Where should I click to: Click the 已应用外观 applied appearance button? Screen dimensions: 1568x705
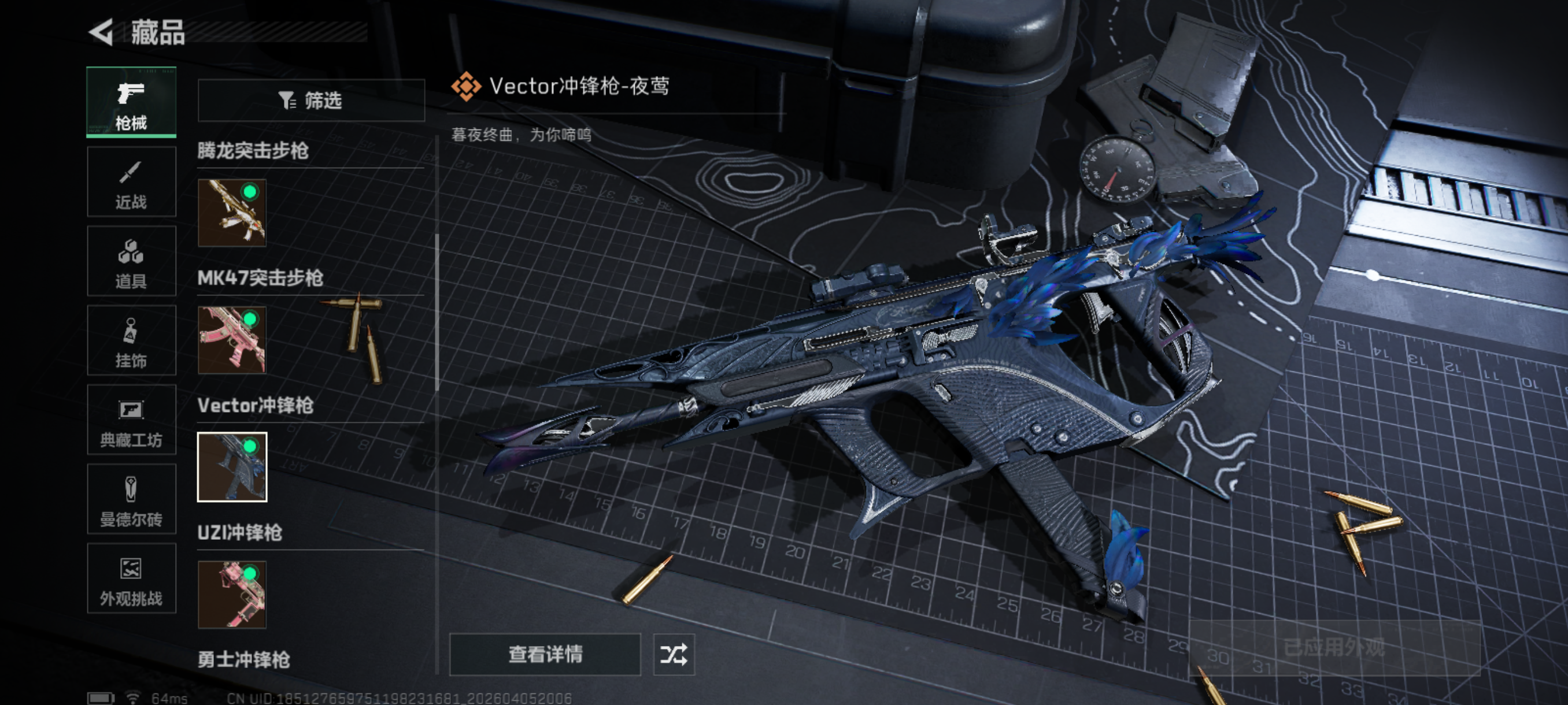[x=1334, y=648]
